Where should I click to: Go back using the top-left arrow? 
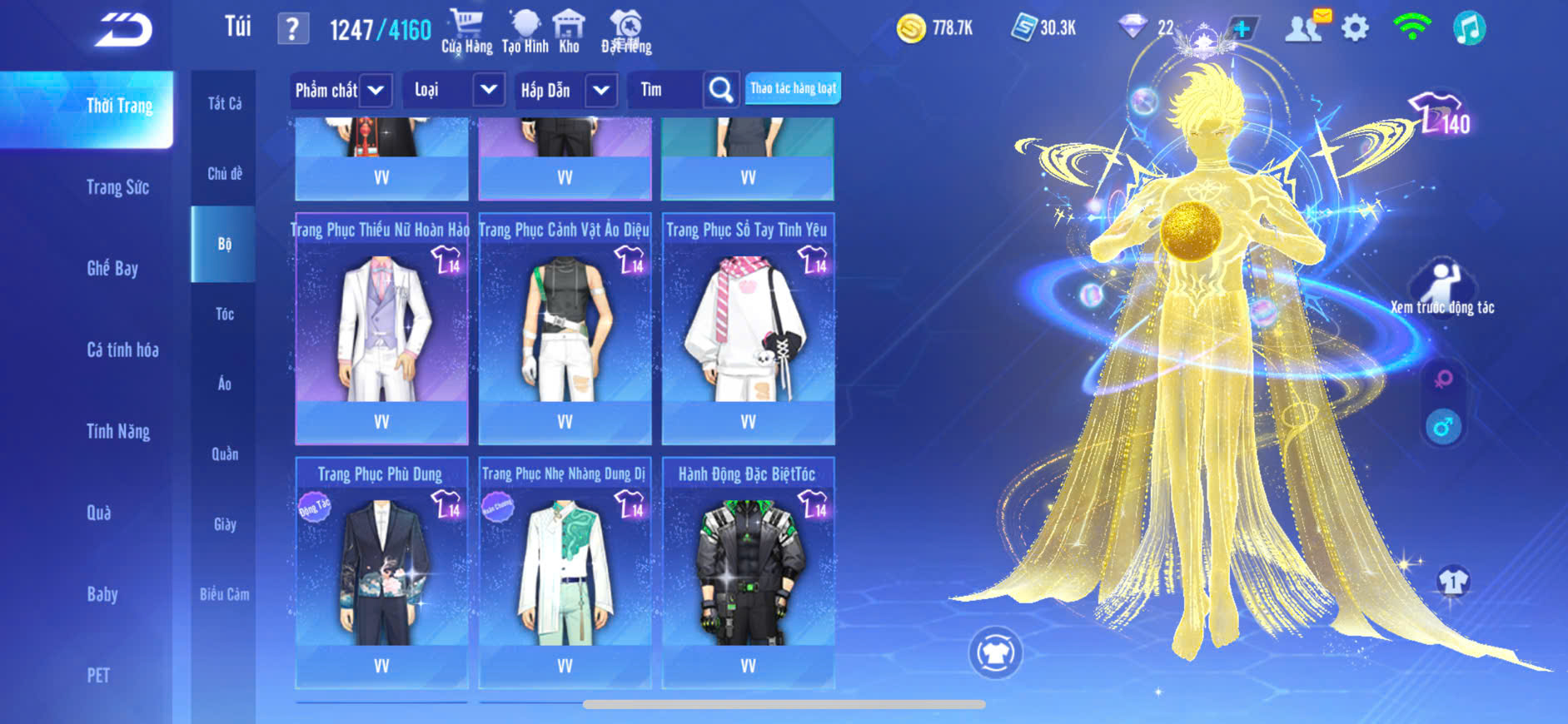123,30
